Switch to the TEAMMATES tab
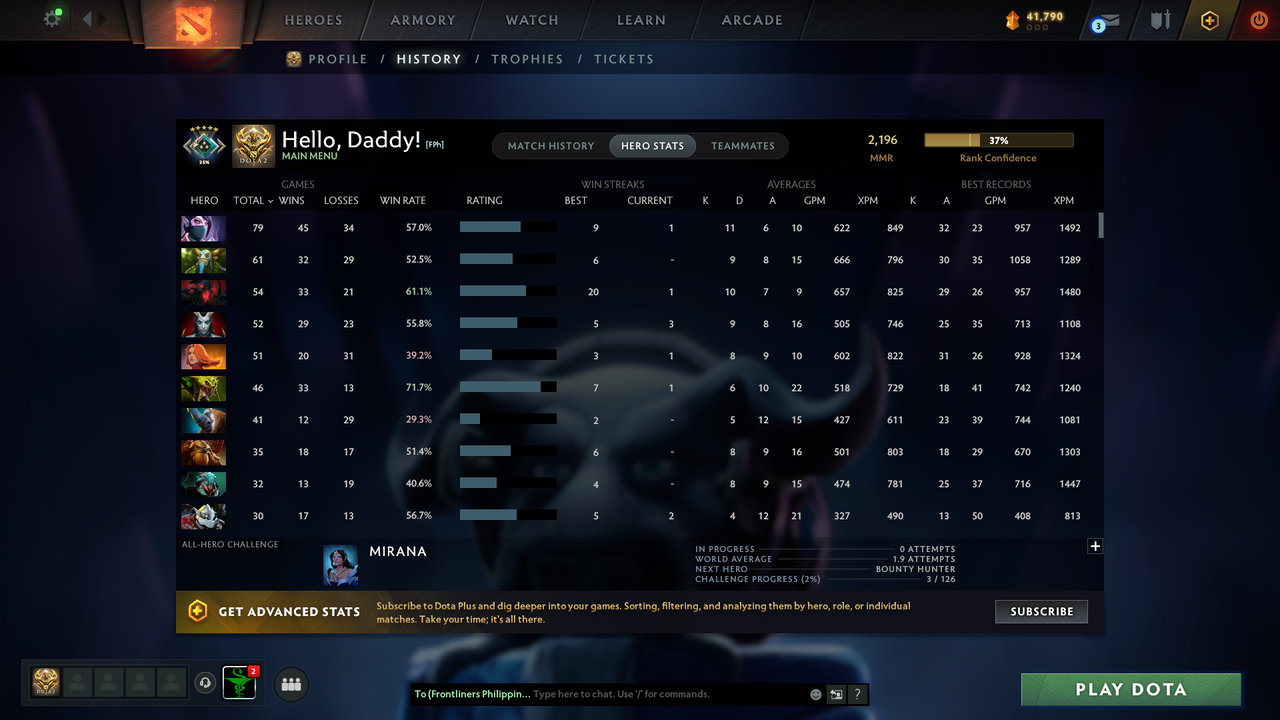Viewport: 1280px width, 720px height. click(742, 145)
